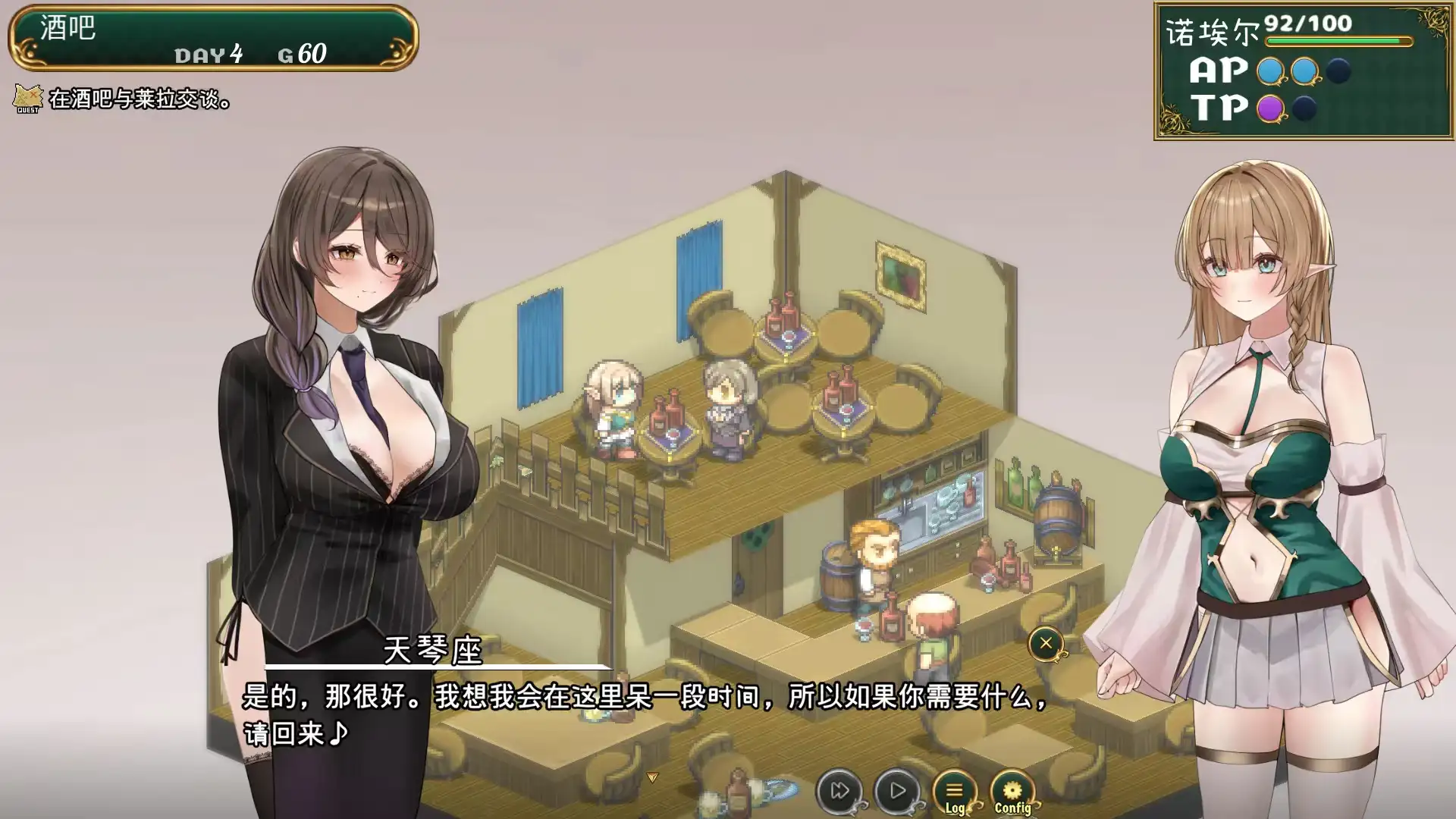This screenshot has width=1456, height=819.
Task: Toggle auto-play of the dialogue
Action: click(x=897, y=791)
